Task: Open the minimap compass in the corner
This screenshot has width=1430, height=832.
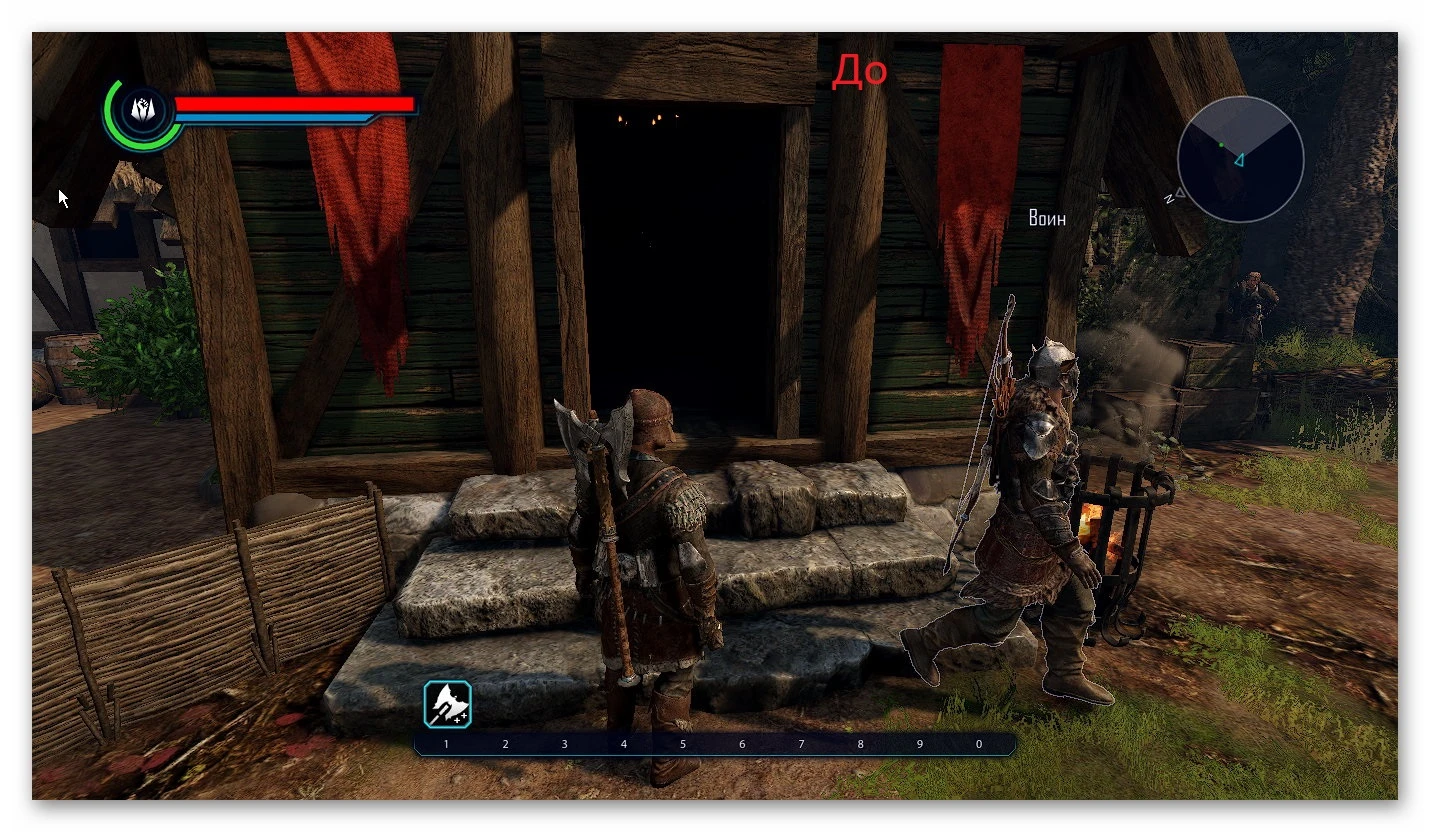Action: 1241,157
